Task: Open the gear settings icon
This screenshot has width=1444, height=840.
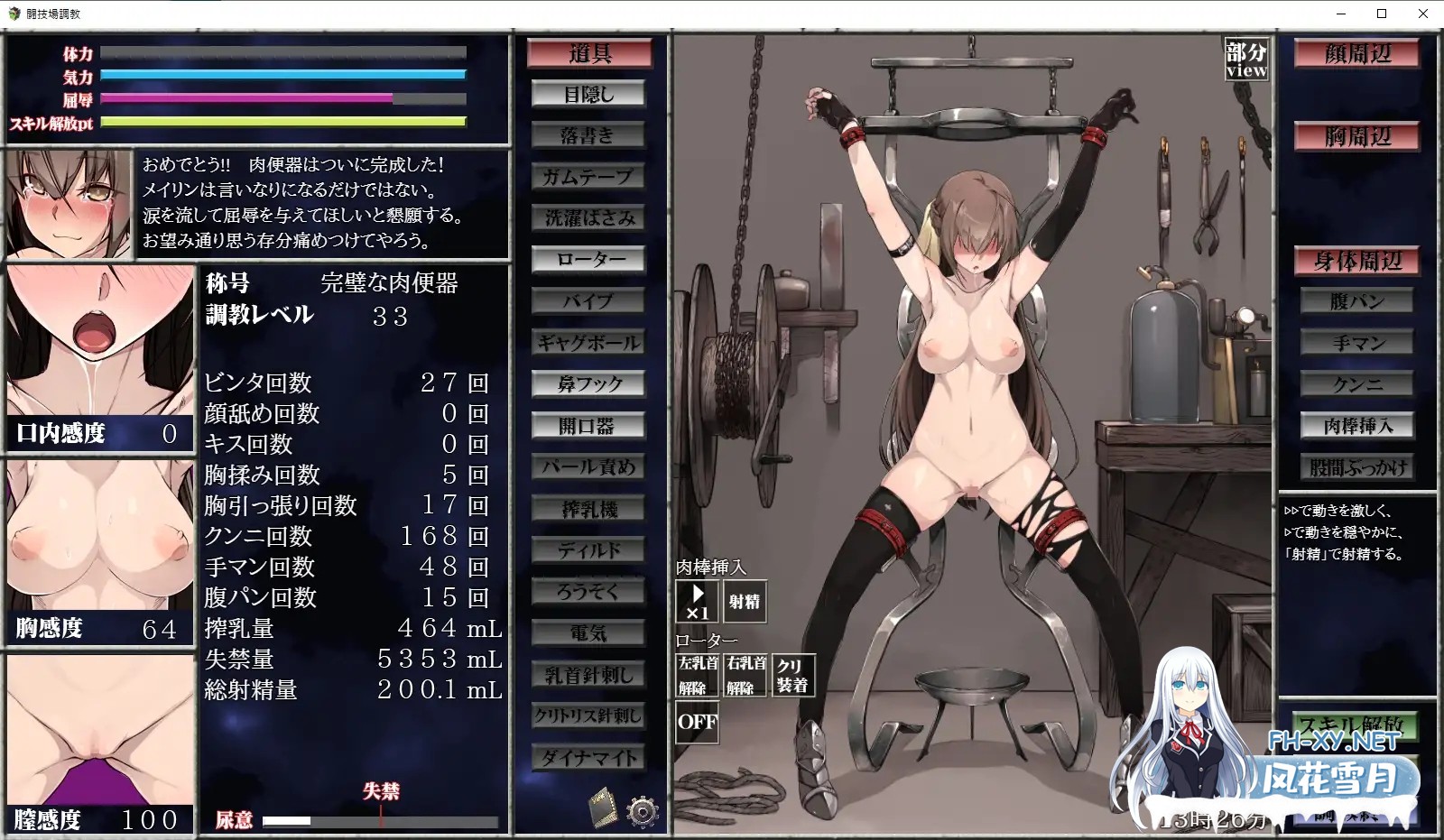Action: [643, 810]
